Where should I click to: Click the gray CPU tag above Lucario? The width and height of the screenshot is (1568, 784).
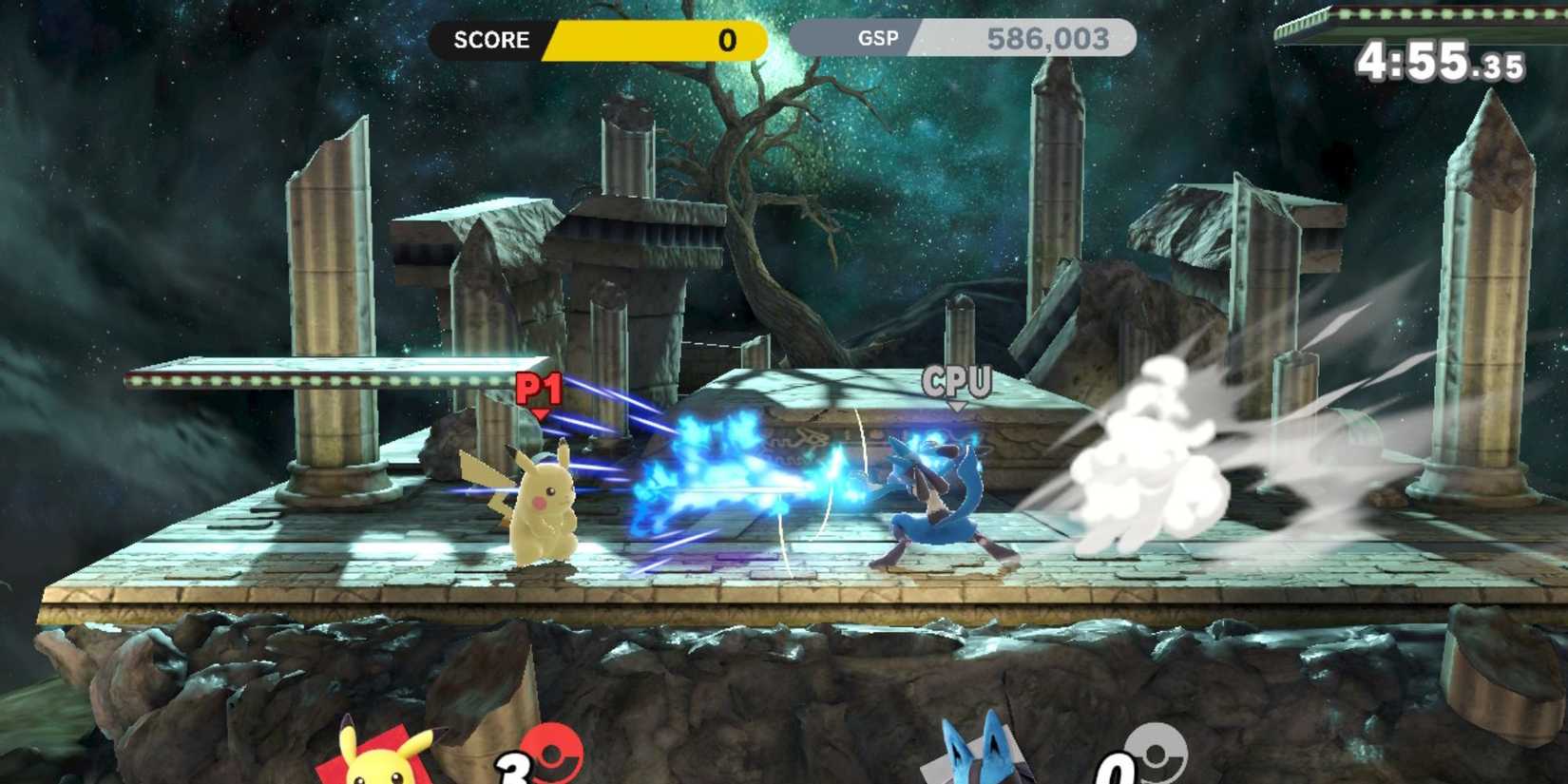point(957,380)
